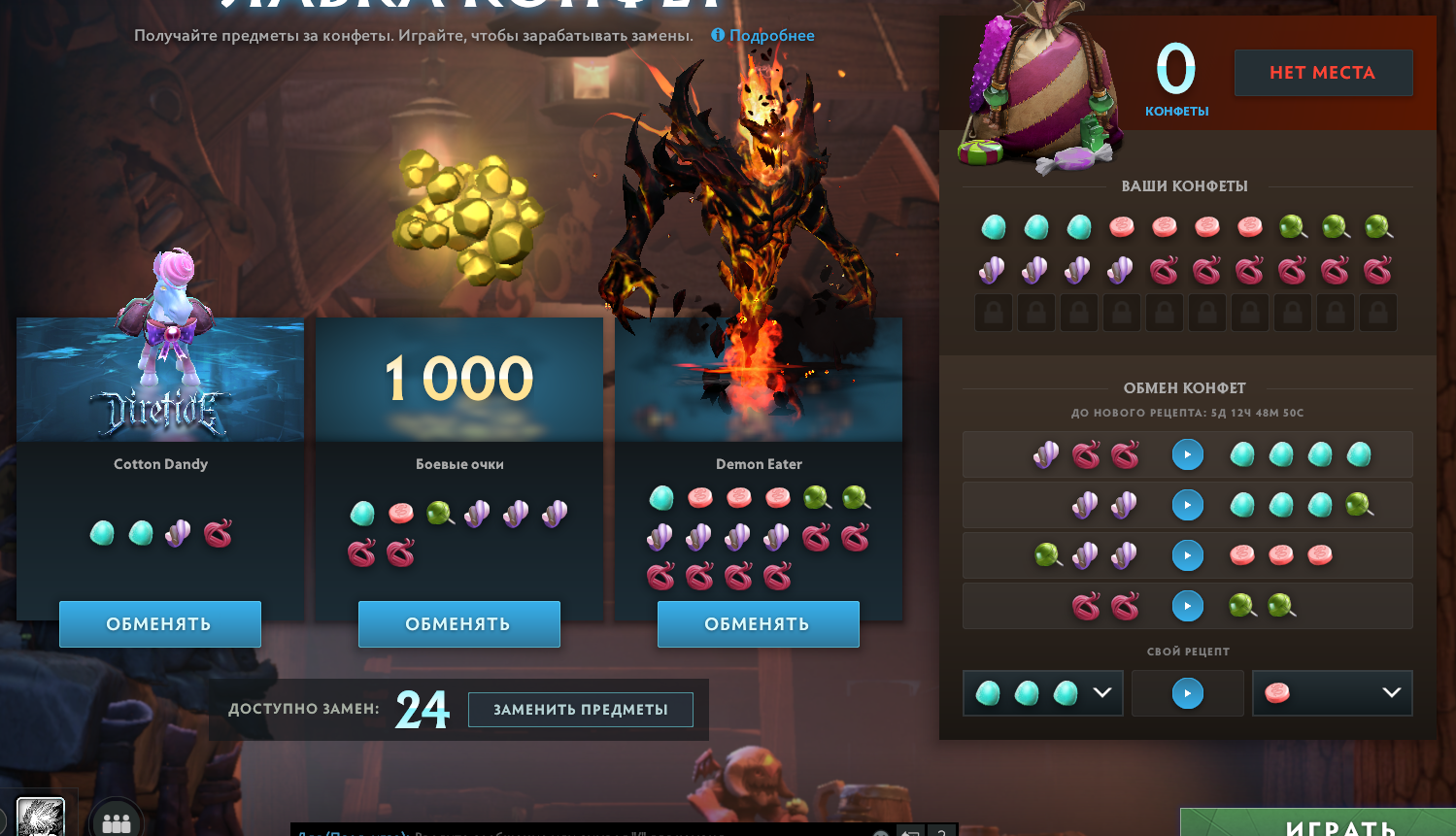Click the Играть play button

[1340, 825]
